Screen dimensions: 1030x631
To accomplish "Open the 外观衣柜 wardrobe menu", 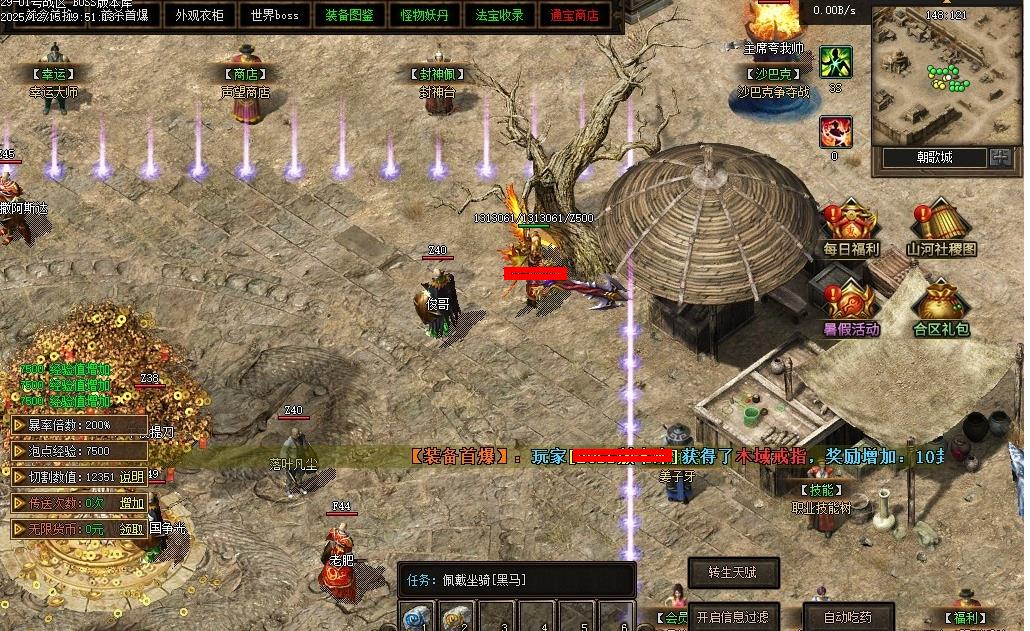I will pyautogui.click(x=200, y=15).
